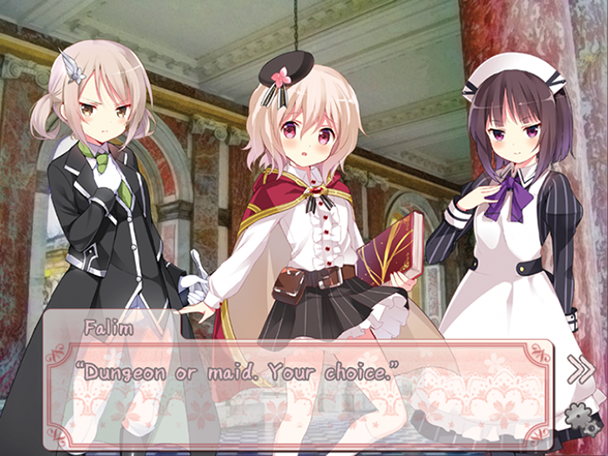Viewport: 608px width, 456px height.
Task: Advance the dialogue by clicking Falim's text box
Action: tap(300, 385)
